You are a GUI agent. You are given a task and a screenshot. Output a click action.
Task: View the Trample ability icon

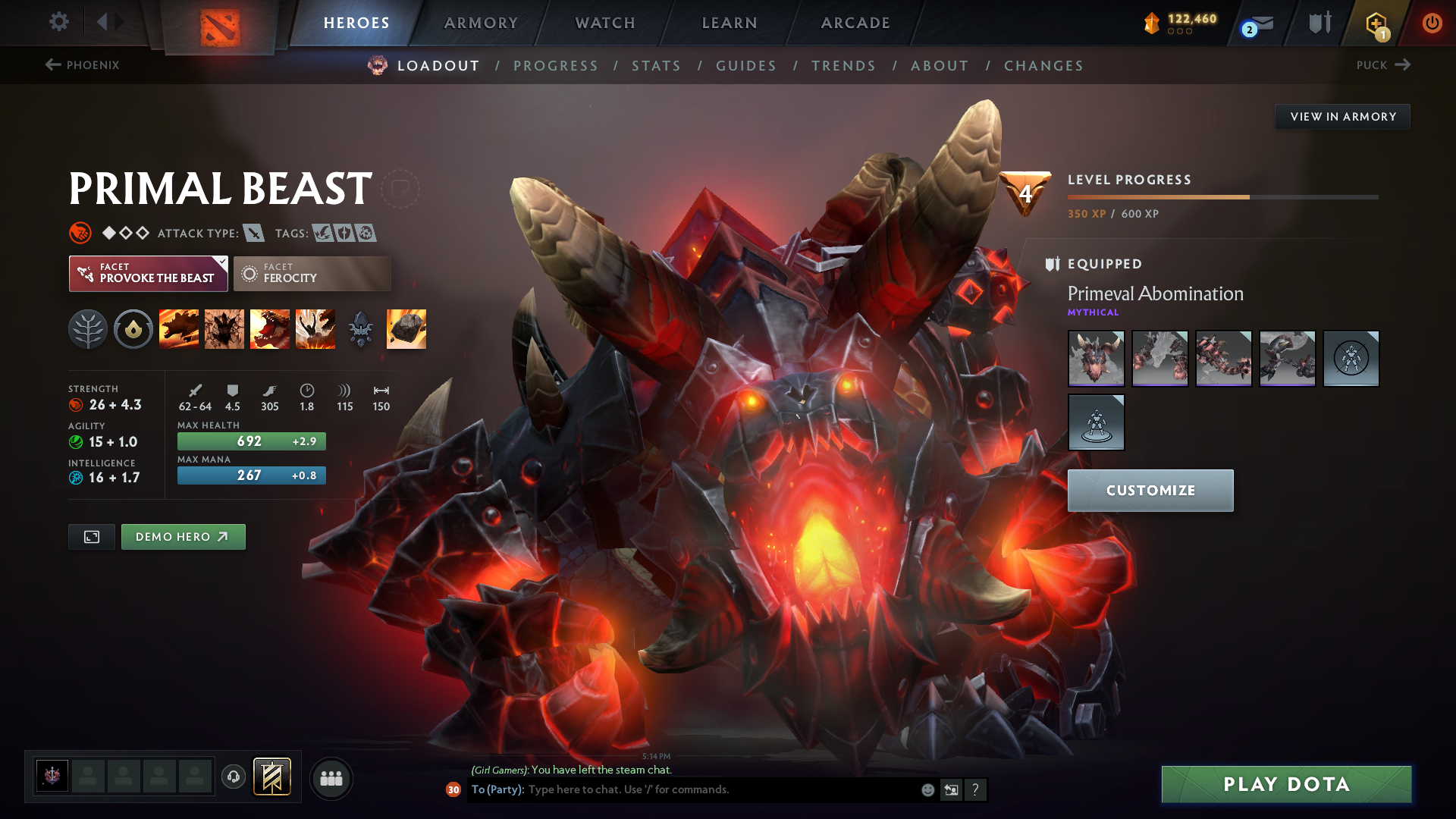coord(224,328)
